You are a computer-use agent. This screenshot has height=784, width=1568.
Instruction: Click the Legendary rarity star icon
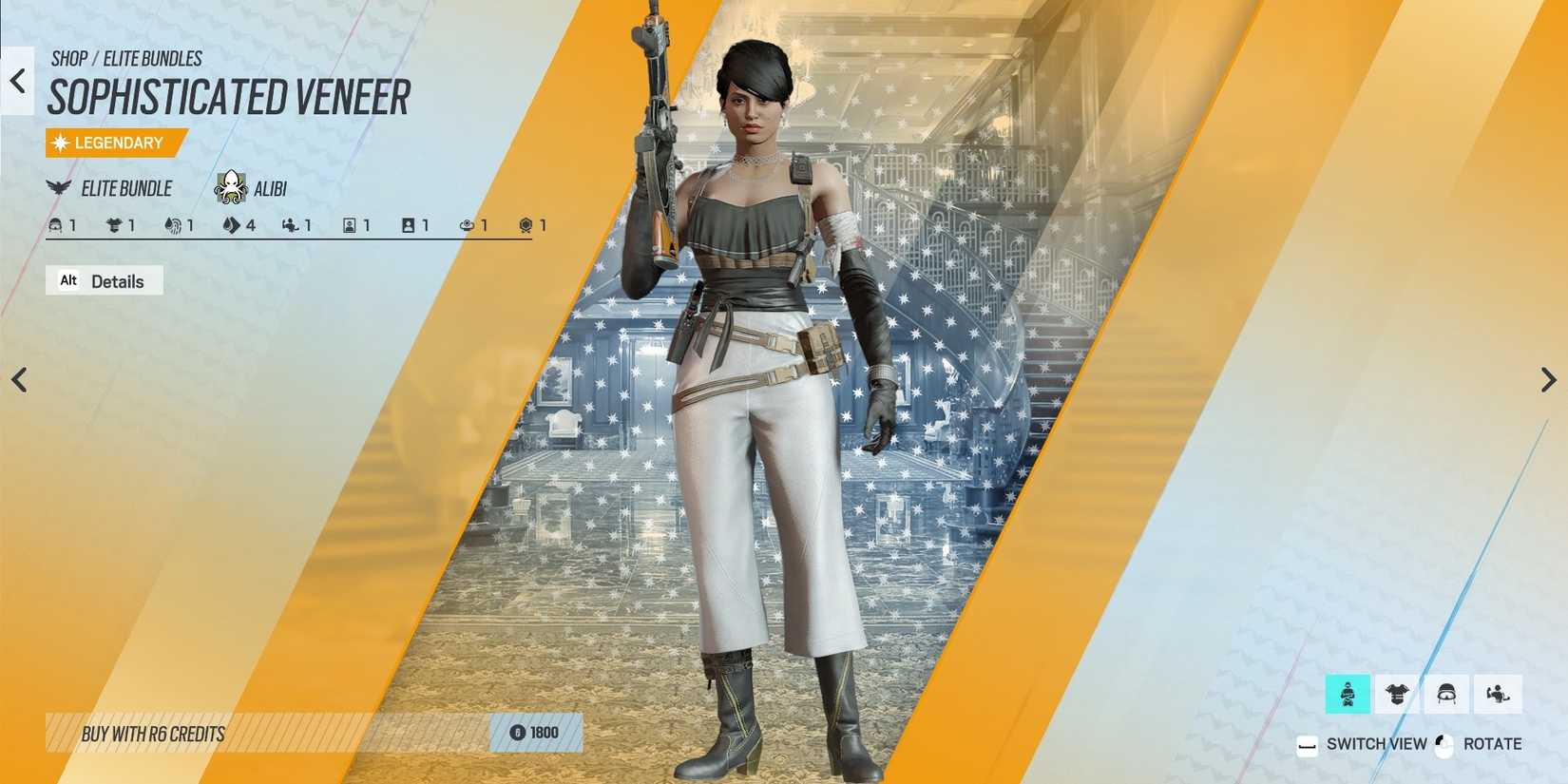pyautogui.click(x=60, y=143)
